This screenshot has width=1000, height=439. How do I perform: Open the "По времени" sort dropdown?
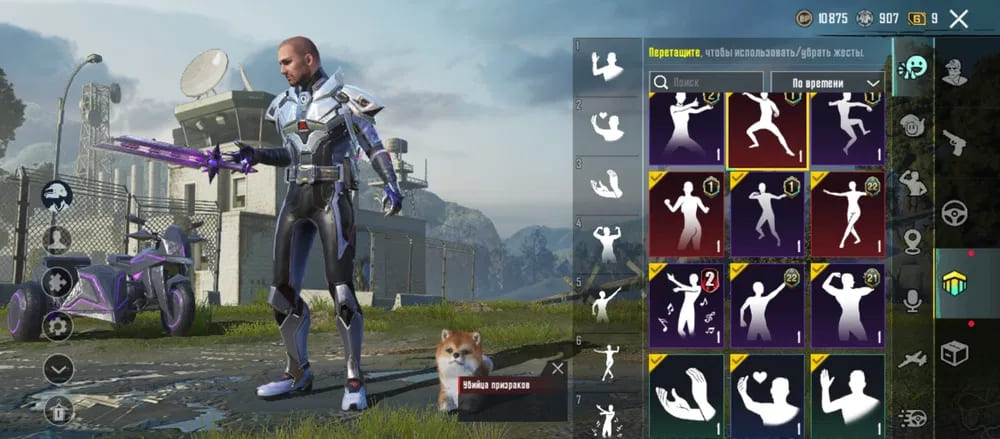(828, 83)
